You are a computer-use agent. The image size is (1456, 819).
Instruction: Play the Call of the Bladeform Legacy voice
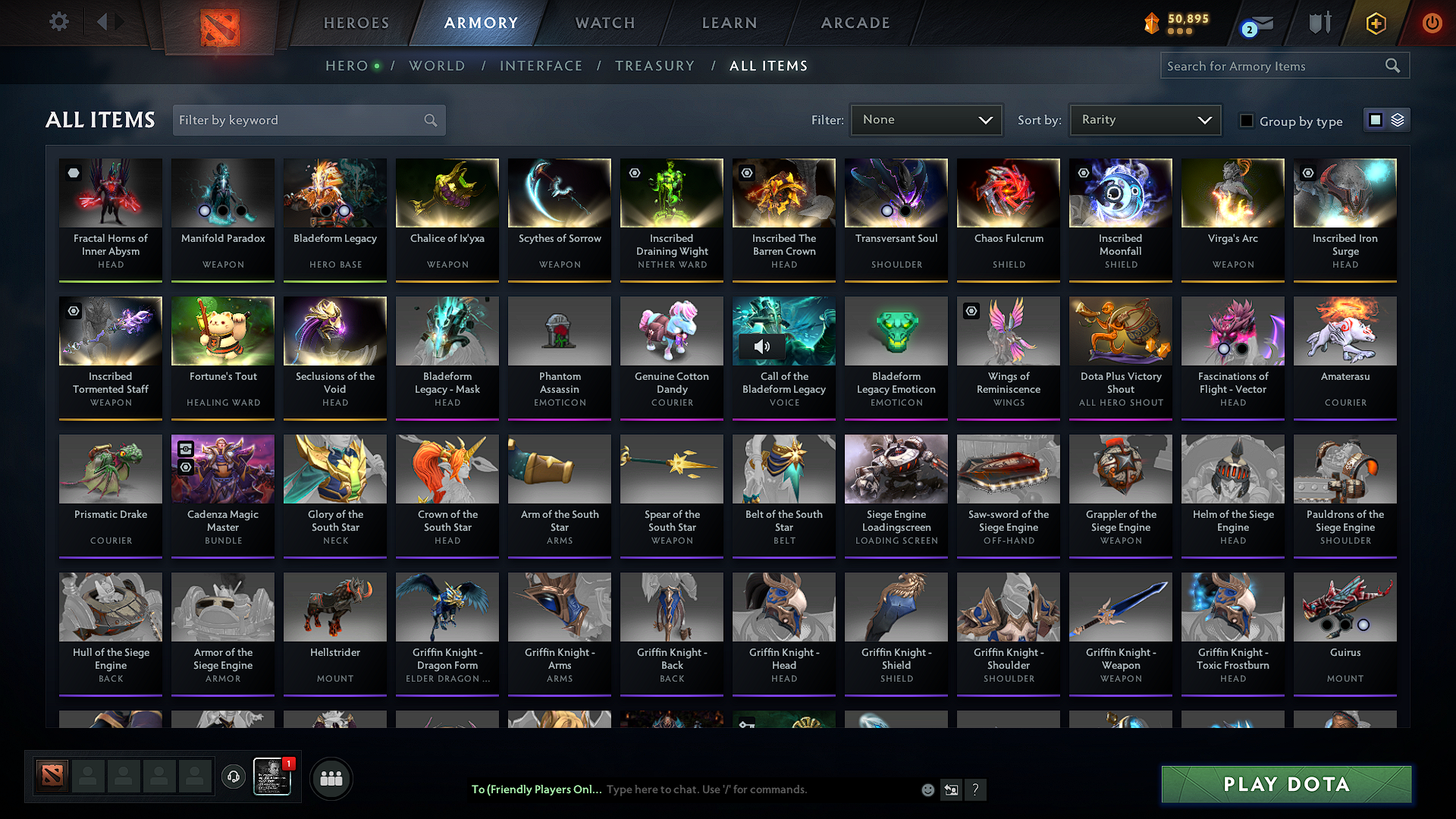[762, 346]
